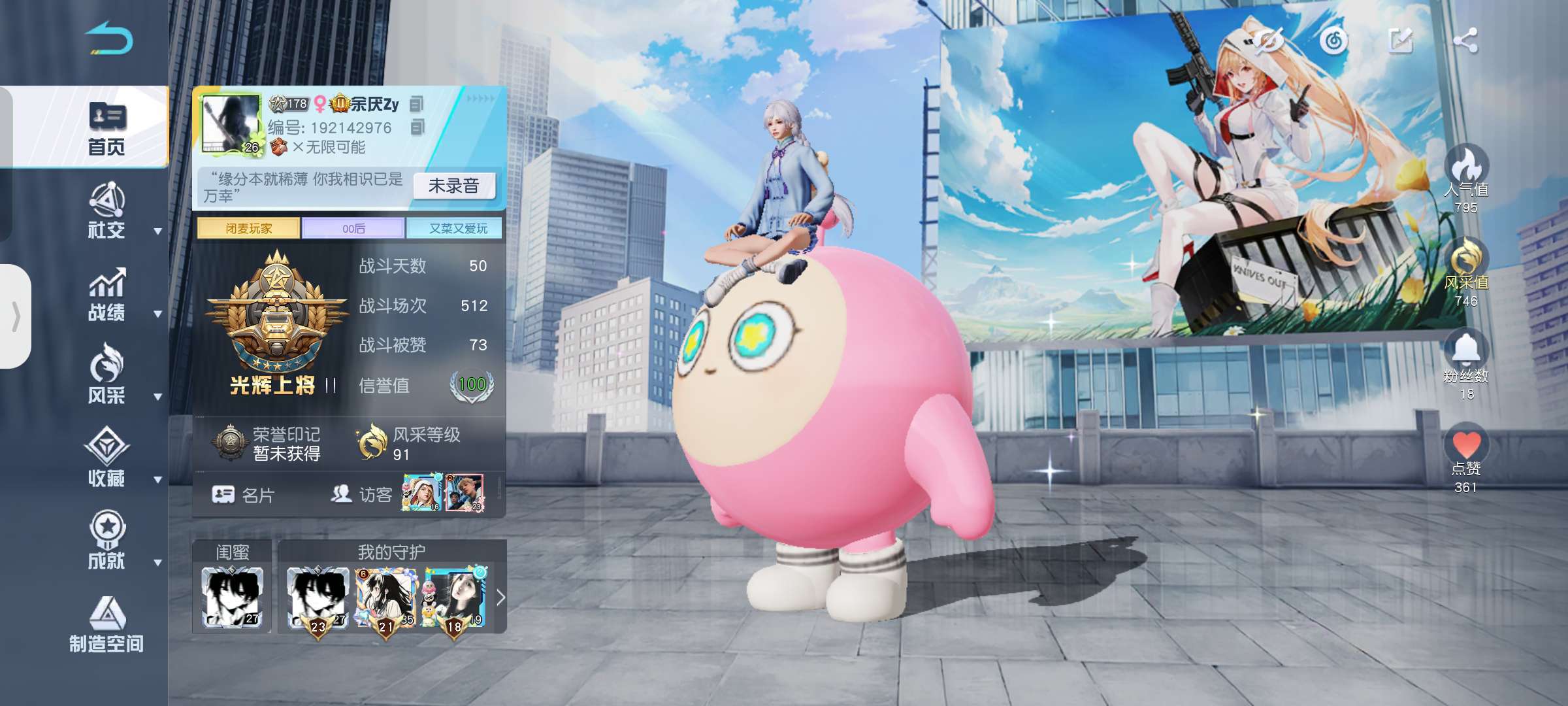Screen dimensions: 1568x706
Task: View the 访客 visitors list
Action: (x=362, y=495)
